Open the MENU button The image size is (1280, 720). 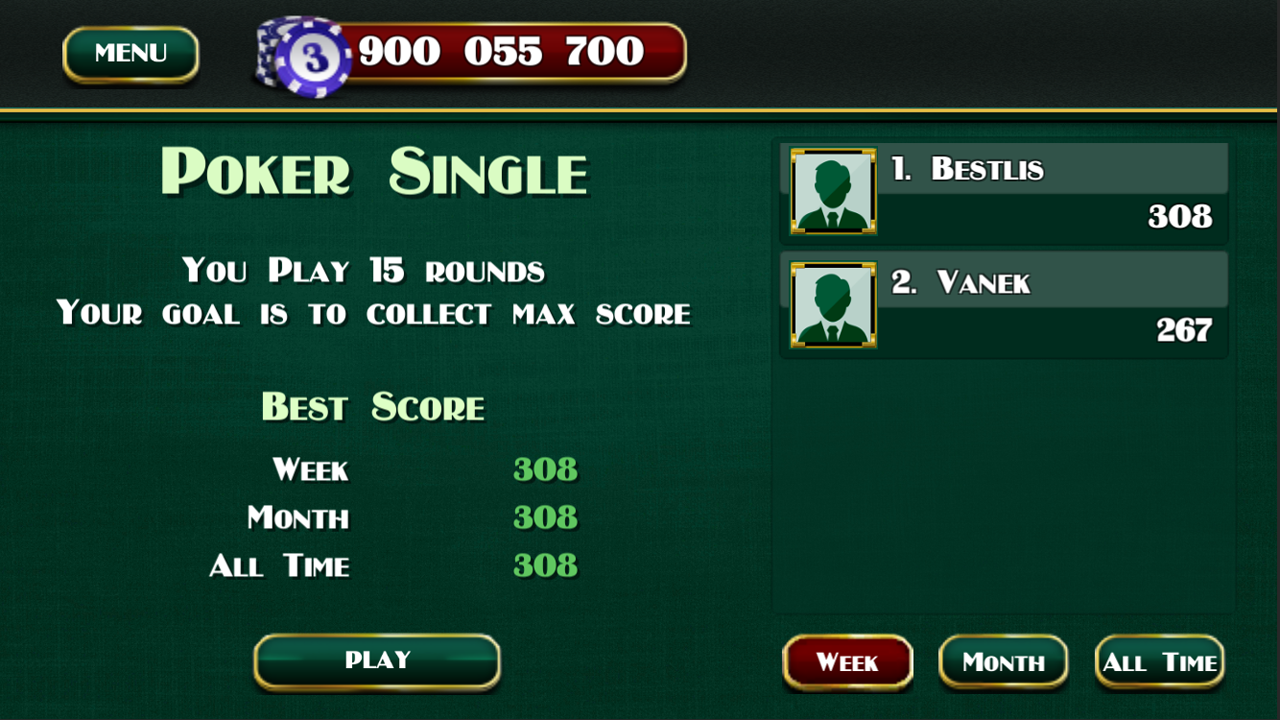click(x=130, y=55)
